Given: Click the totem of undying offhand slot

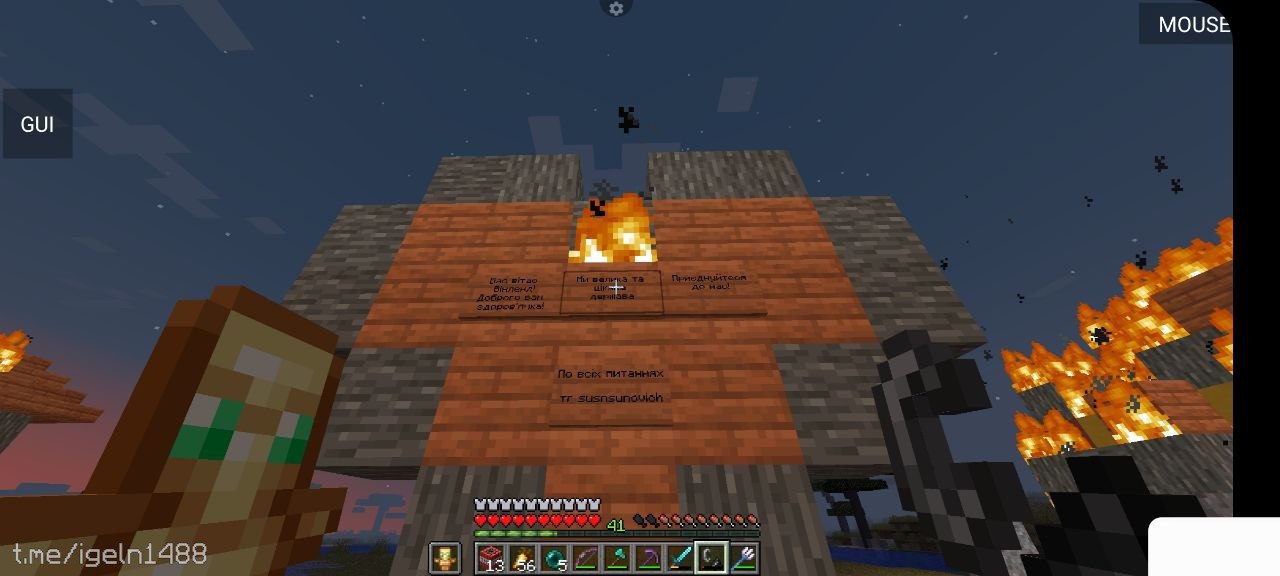Looking at the screenshot, I should pos(444,558).
